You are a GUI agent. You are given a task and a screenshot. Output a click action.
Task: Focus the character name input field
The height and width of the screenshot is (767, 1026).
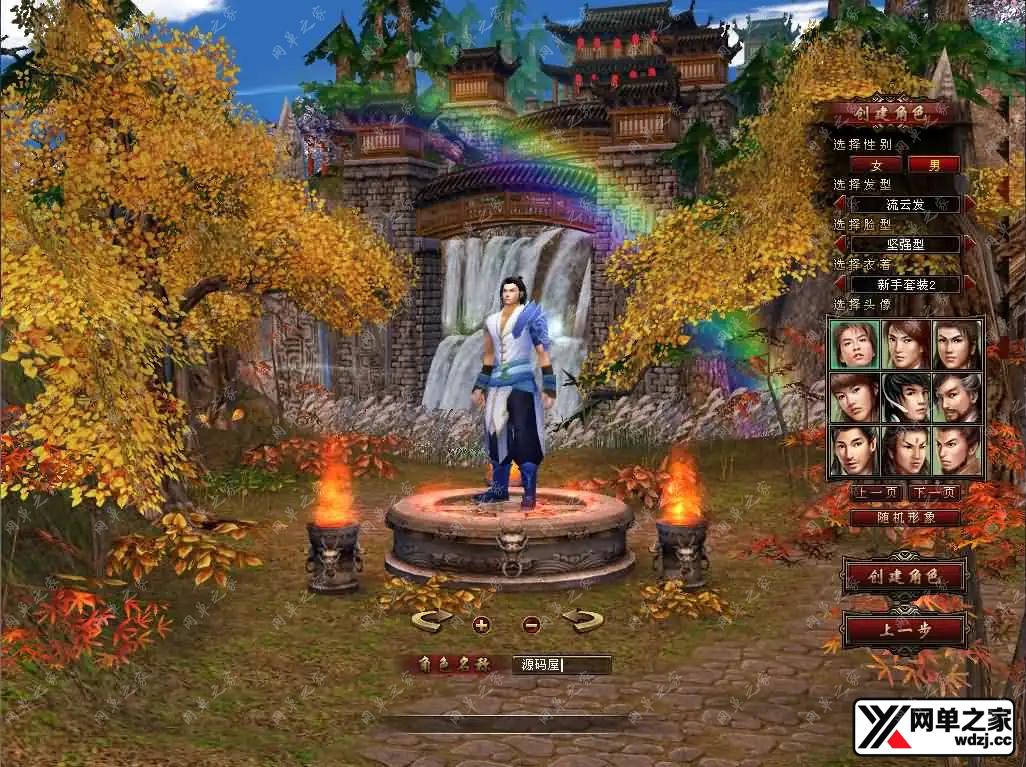(x=561, y=665)
